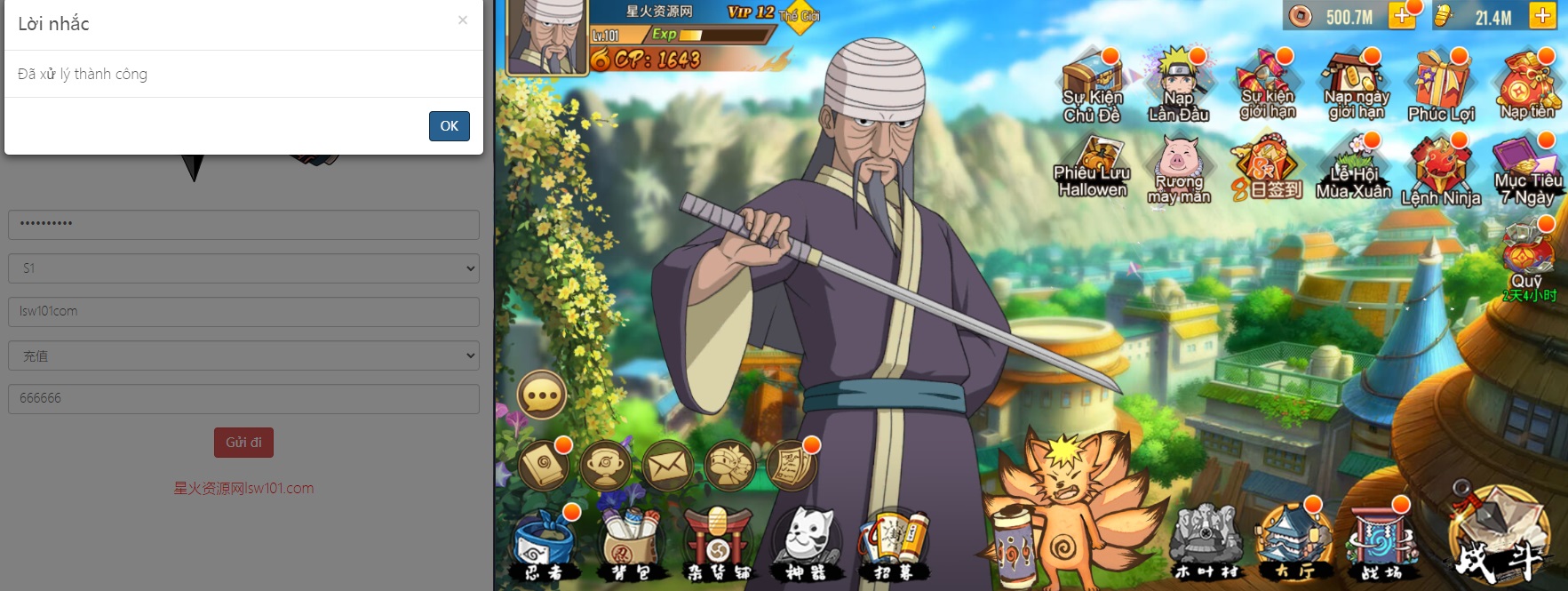Open the mail envelope icon
The image size is (1568, 591).
[667, 465]
